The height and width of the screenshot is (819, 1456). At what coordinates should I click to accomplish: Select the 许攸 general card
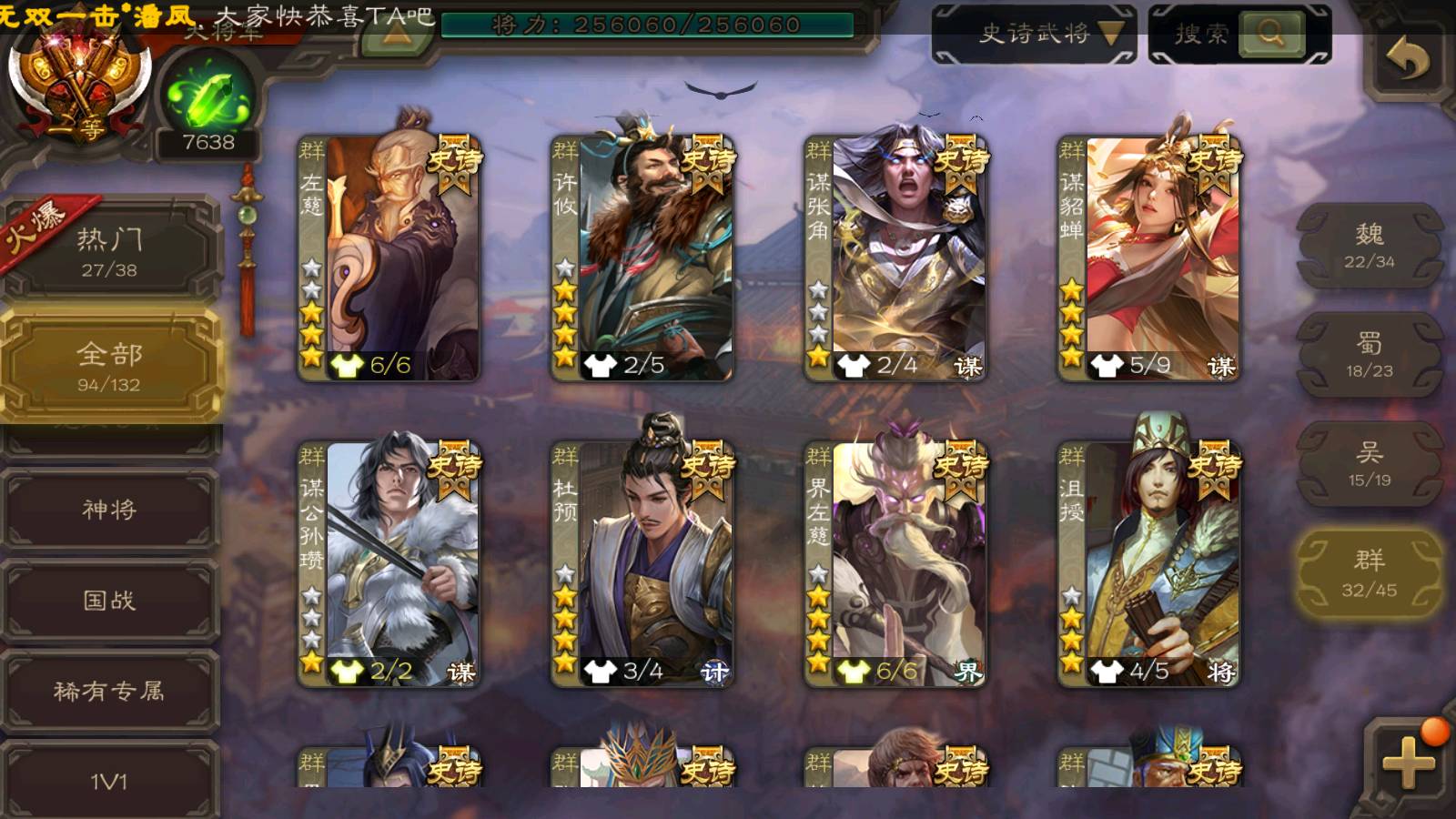[642, 258]
